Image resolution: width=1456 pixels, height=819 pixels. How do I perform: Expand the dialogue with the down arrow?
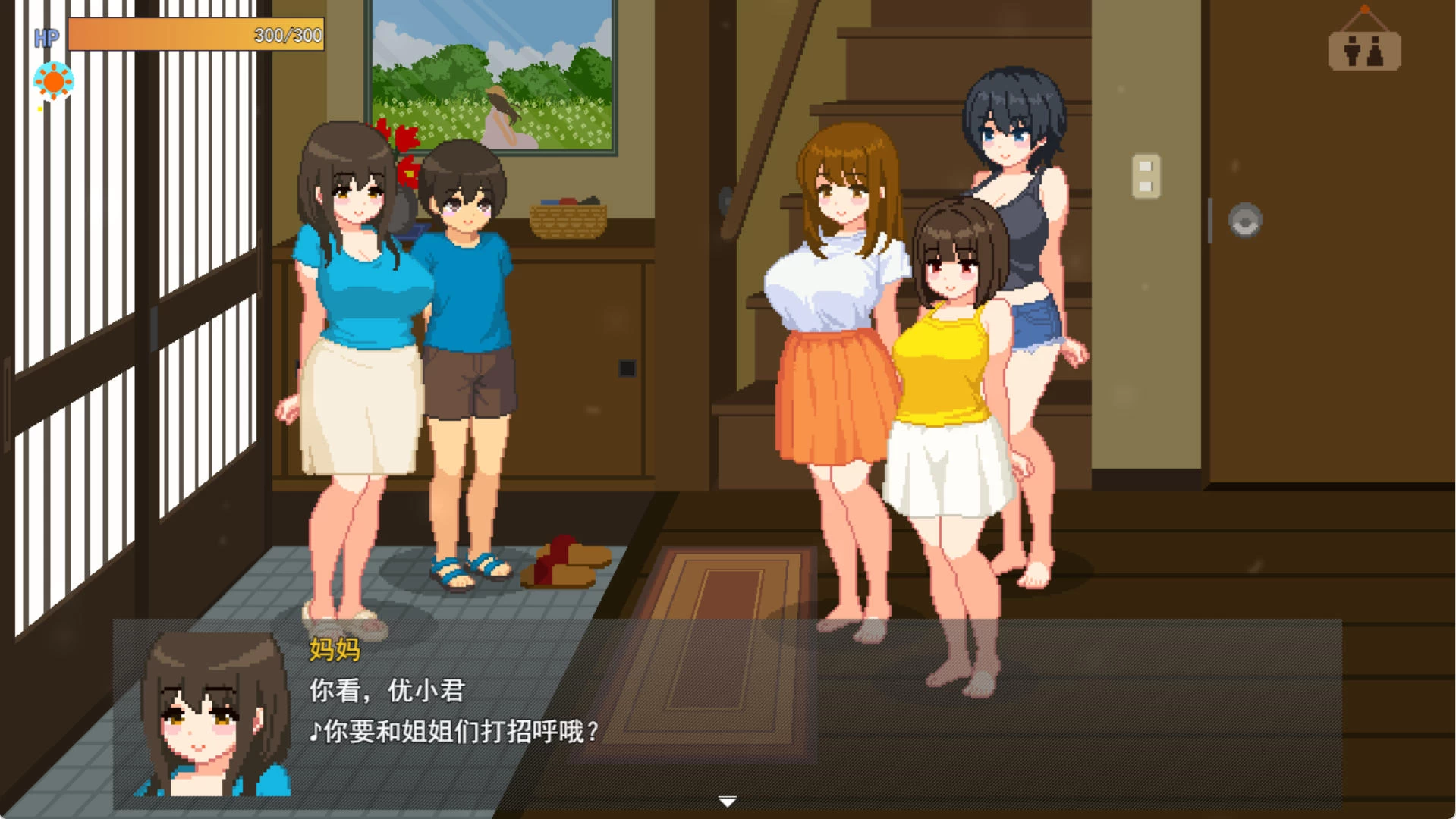(x=728, y=800)
